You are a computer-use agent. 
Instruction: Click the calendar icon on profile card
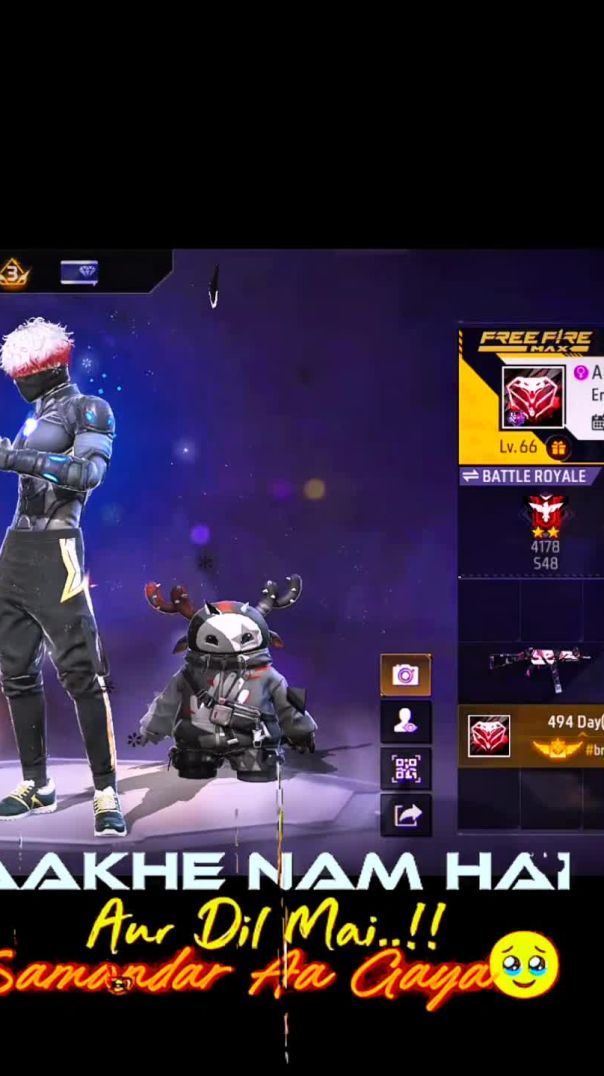[x=598, y=422]
